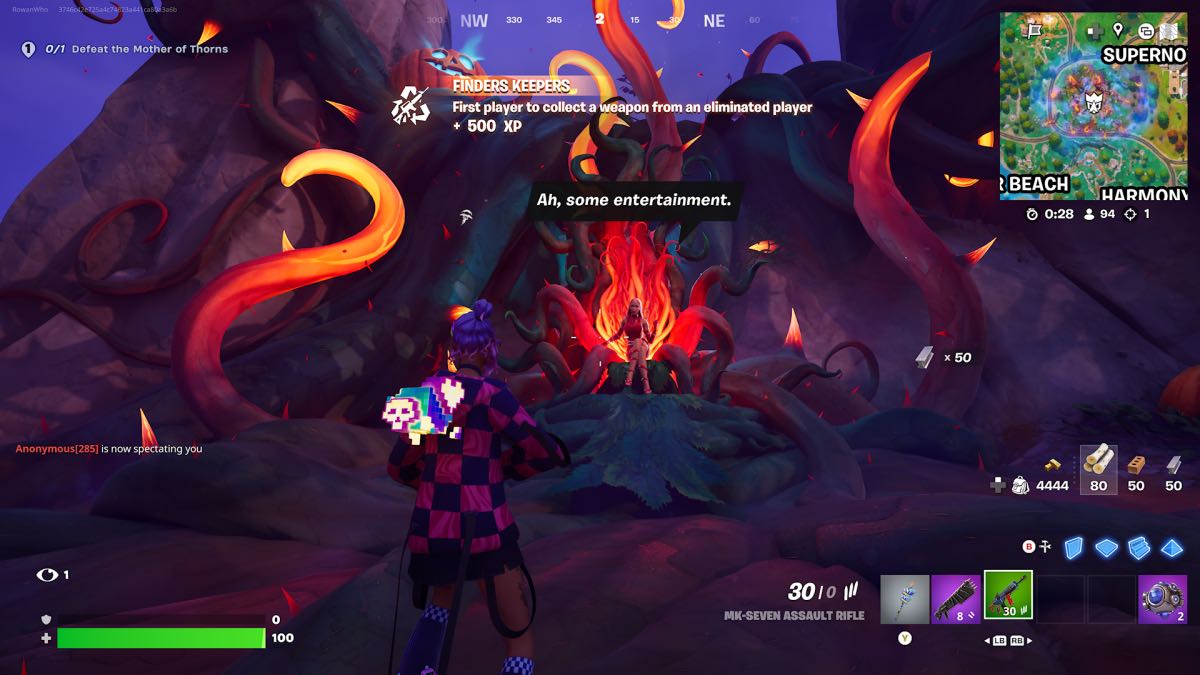The image size is (1200, 675).
Task: Click the crown boss marker on the minimap
Action: coord(1093,101)
